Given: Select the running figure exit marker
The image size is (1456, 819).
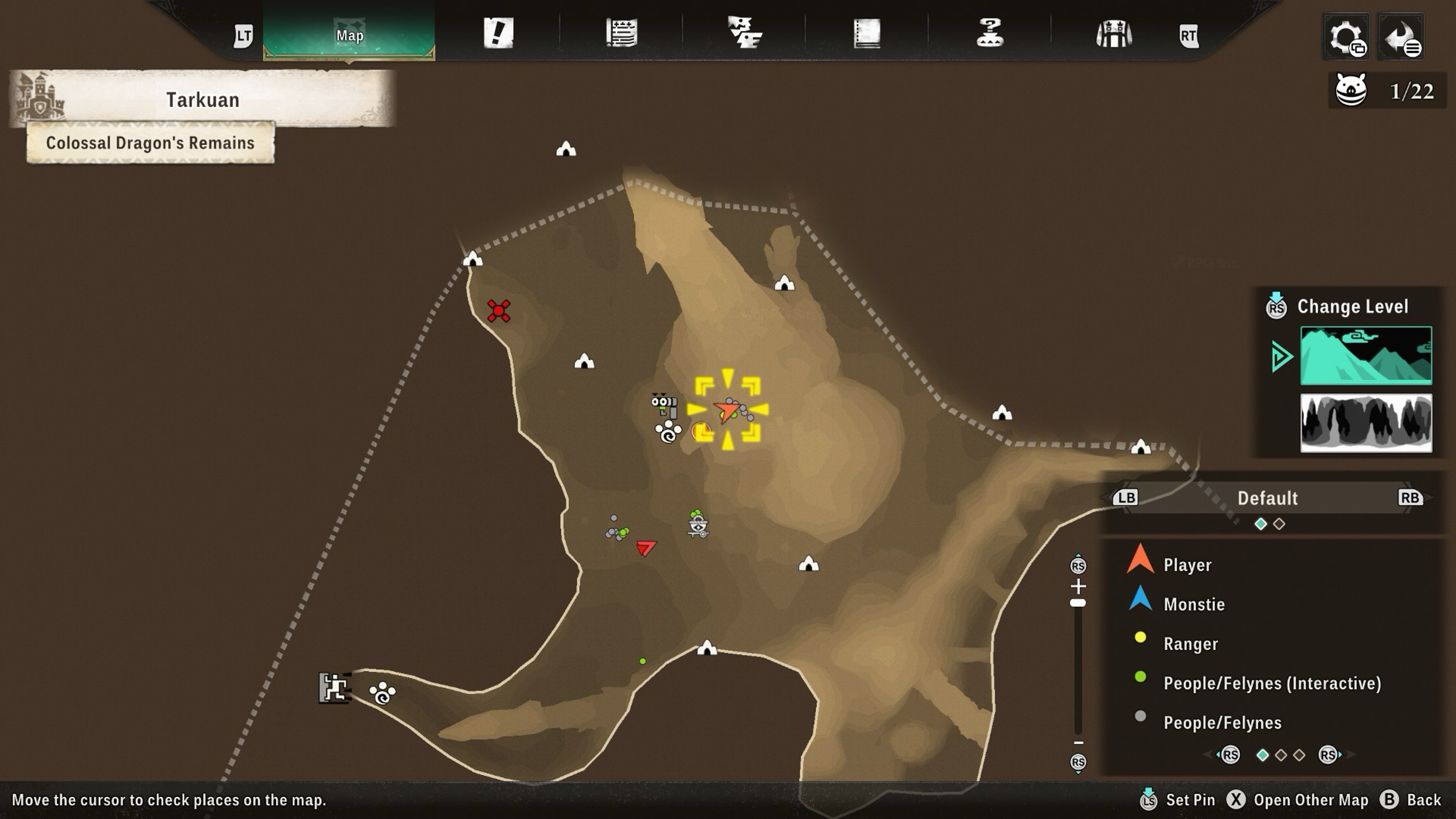Looking at the screenshot, I should (x=334, y=688).
